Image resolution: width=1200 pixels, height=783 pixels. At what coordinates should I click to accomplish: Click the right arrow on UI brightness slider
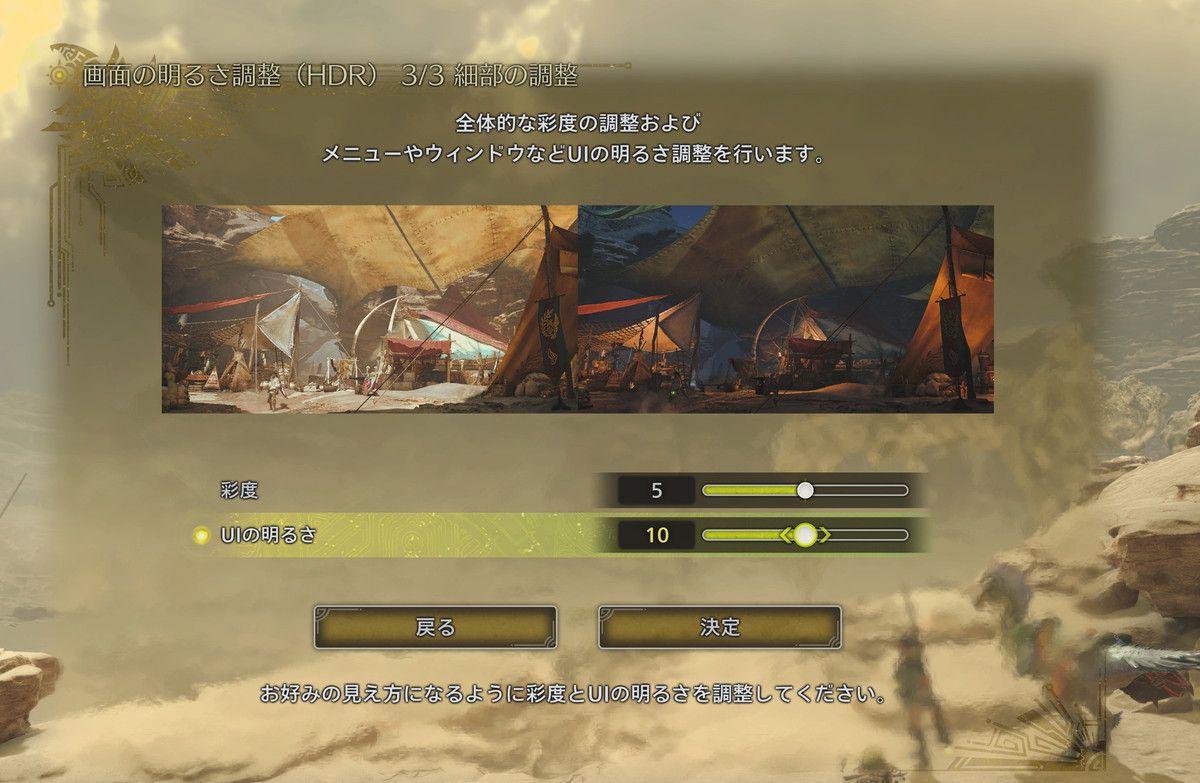[825, 535]
